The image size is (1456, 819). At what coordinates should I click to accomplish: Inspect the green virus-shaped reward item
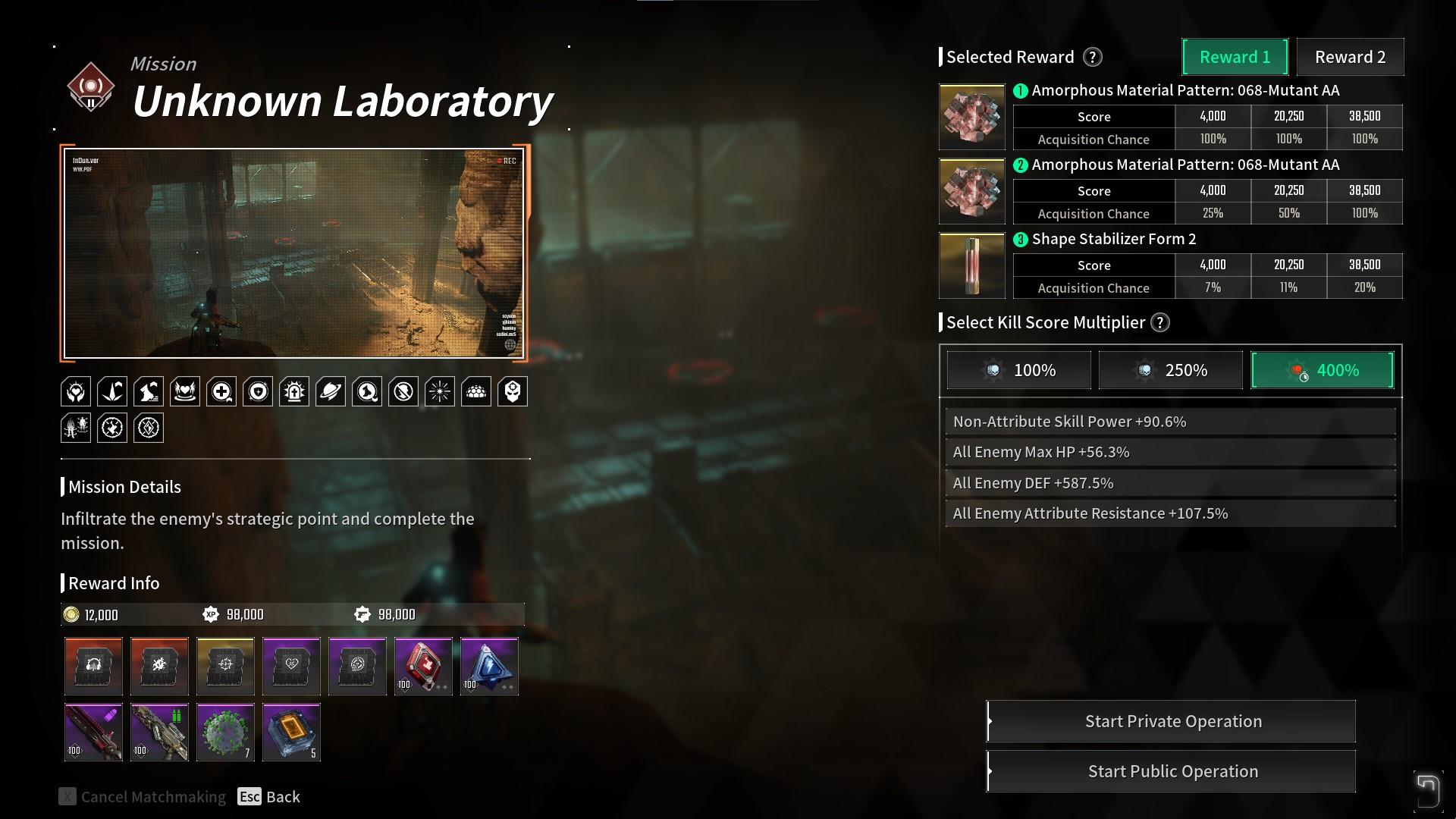click(225, 733)
